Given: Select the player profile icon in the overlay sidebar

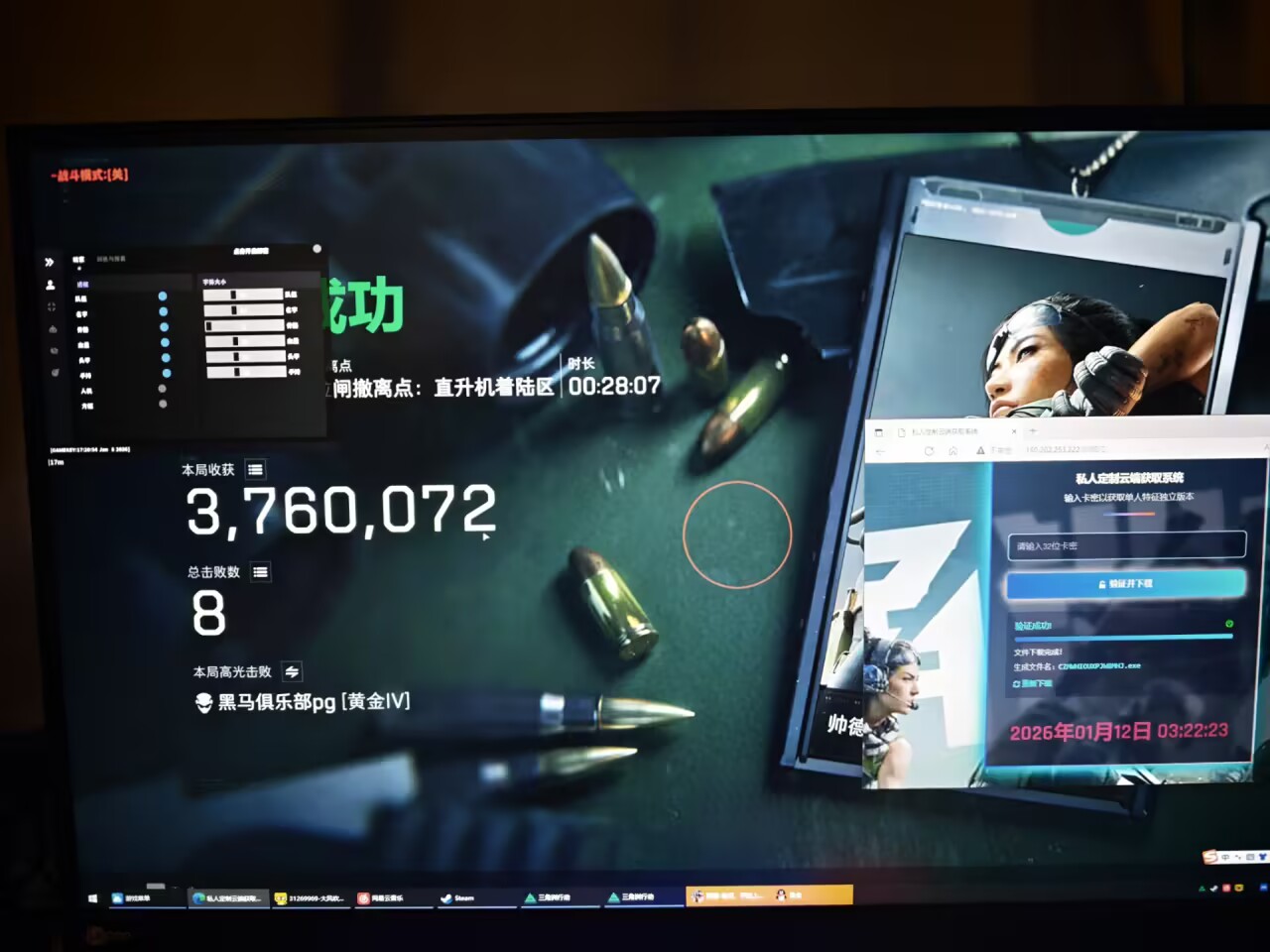Looking at the screenshot, I should click(51, 285).
